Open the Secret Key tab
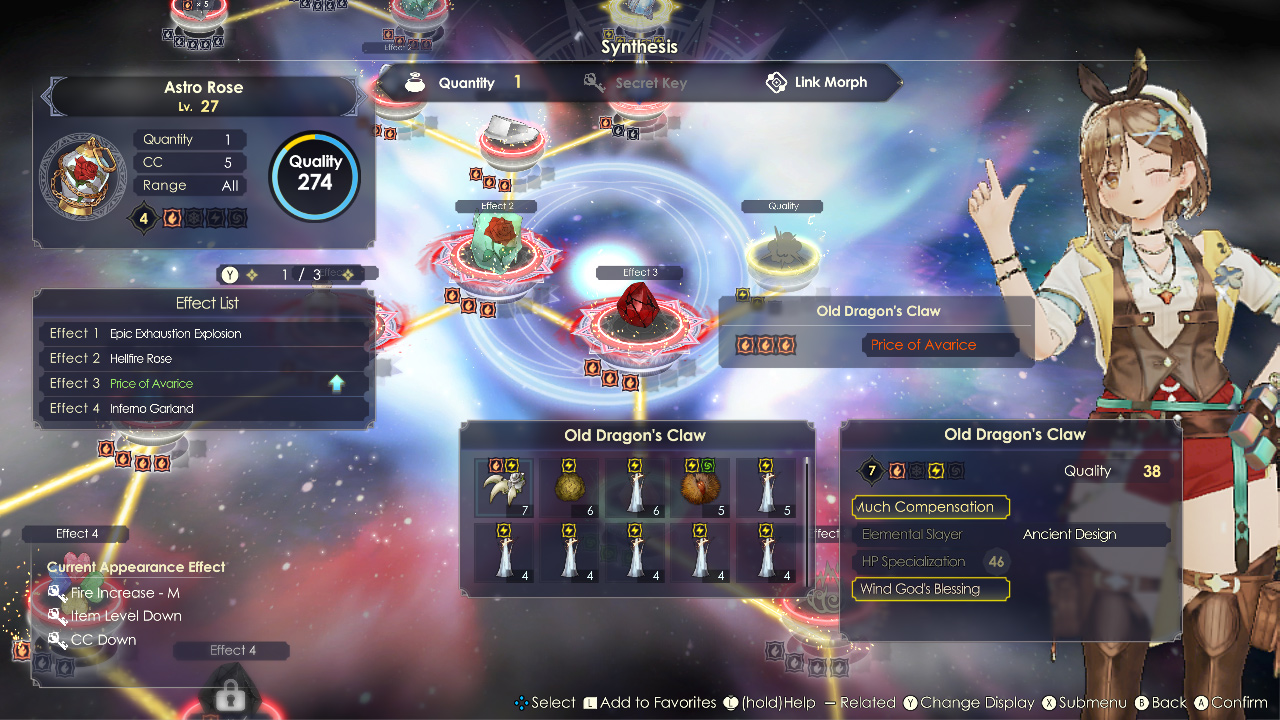Screen dimensions: 1280x720 [x=650, y=82]
